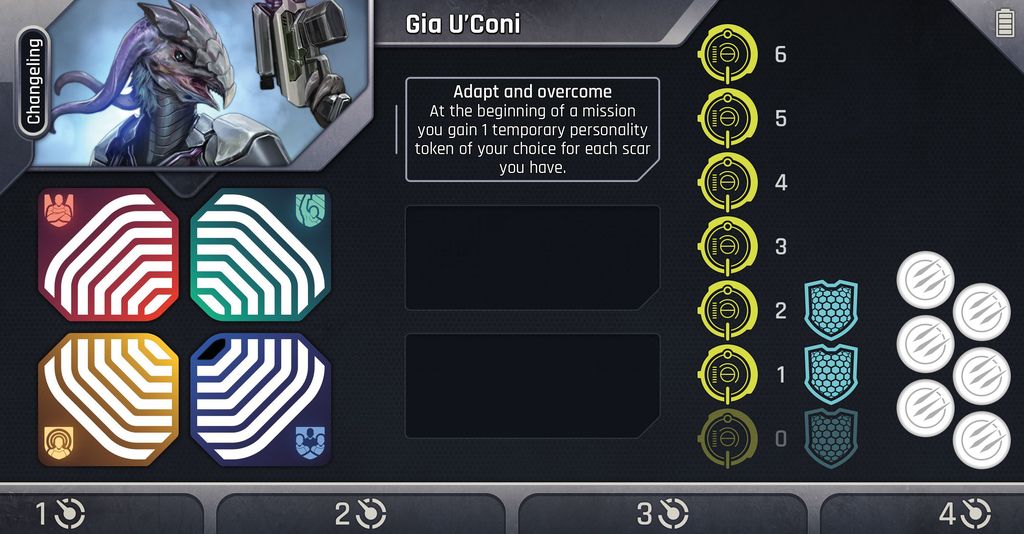Select the red personality token tile

(109, 255)
